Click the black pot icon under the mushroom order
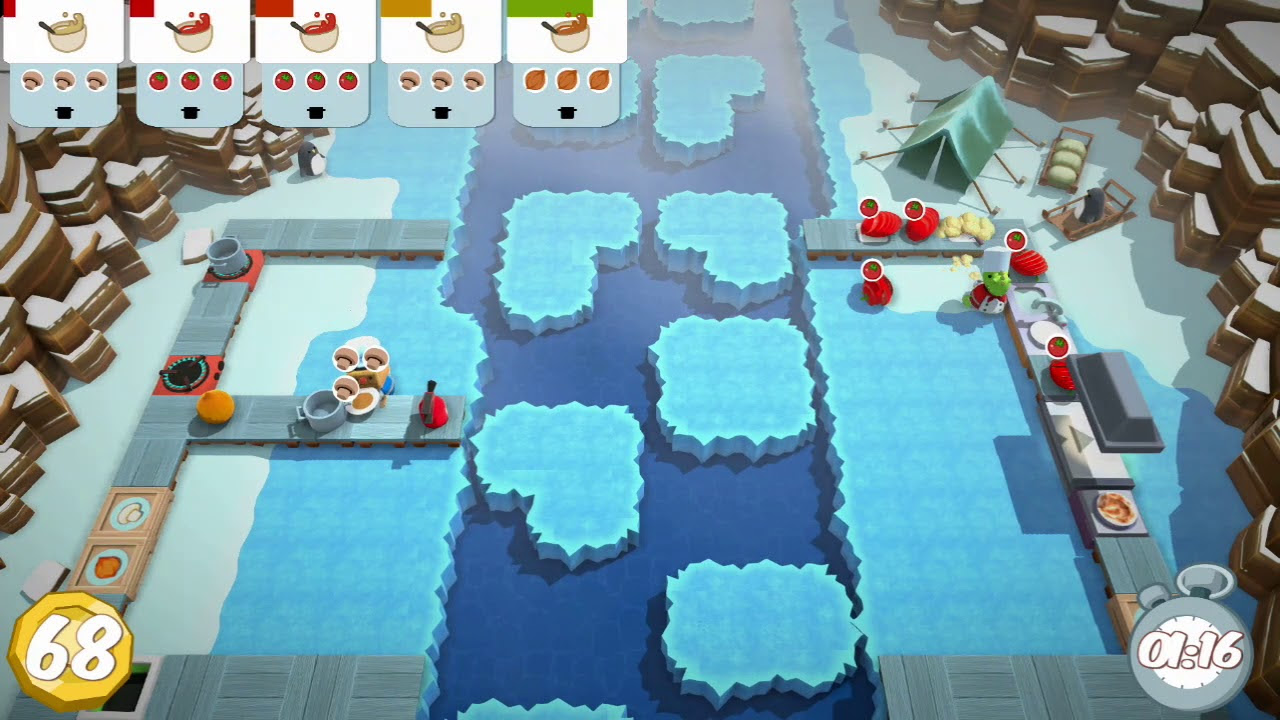Image resolution: width=1280 pixels, height=720 pixels. coord(62,115)
